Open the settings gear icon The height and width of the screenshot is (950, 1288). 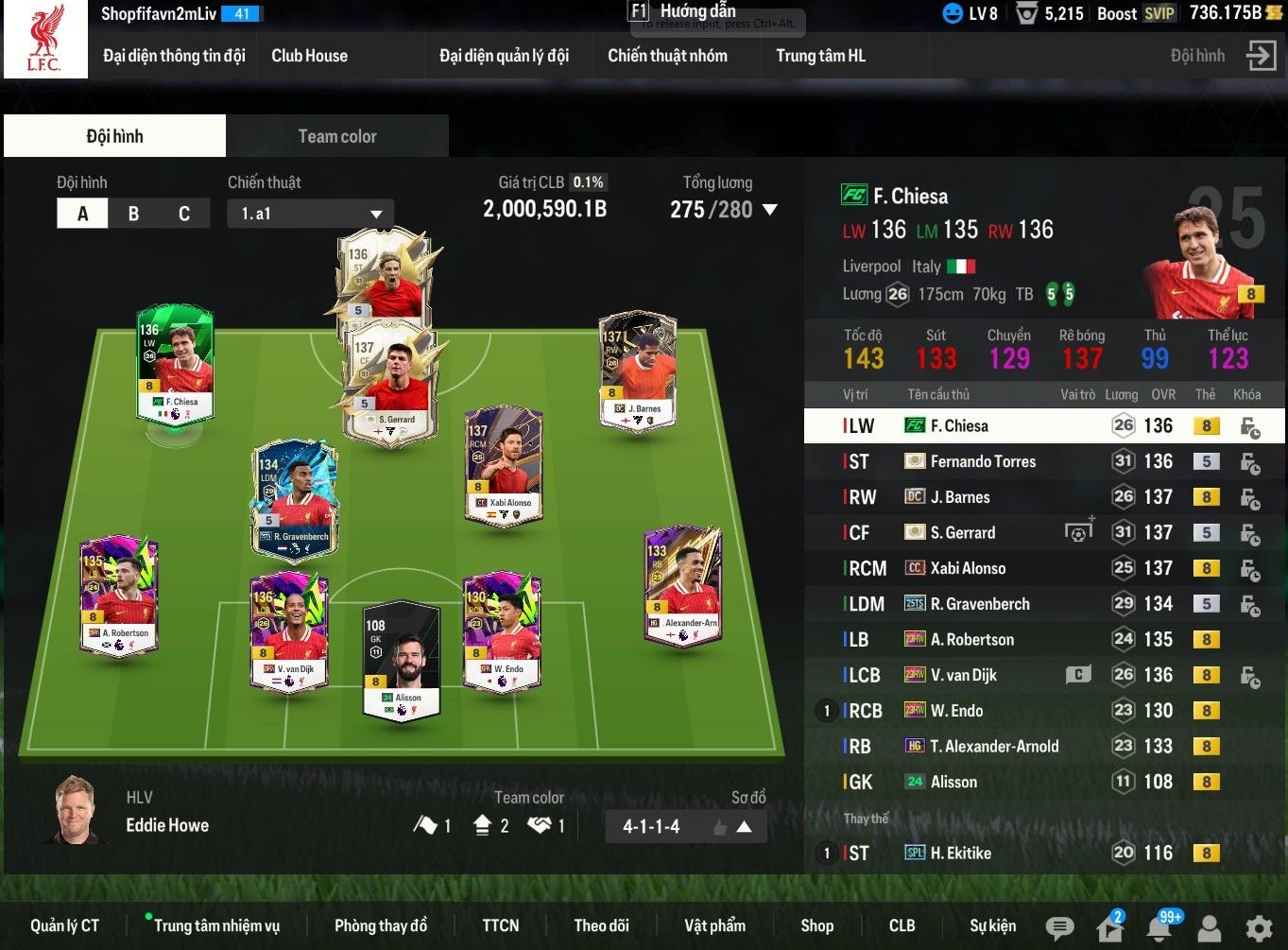(x=1258, y=927)
